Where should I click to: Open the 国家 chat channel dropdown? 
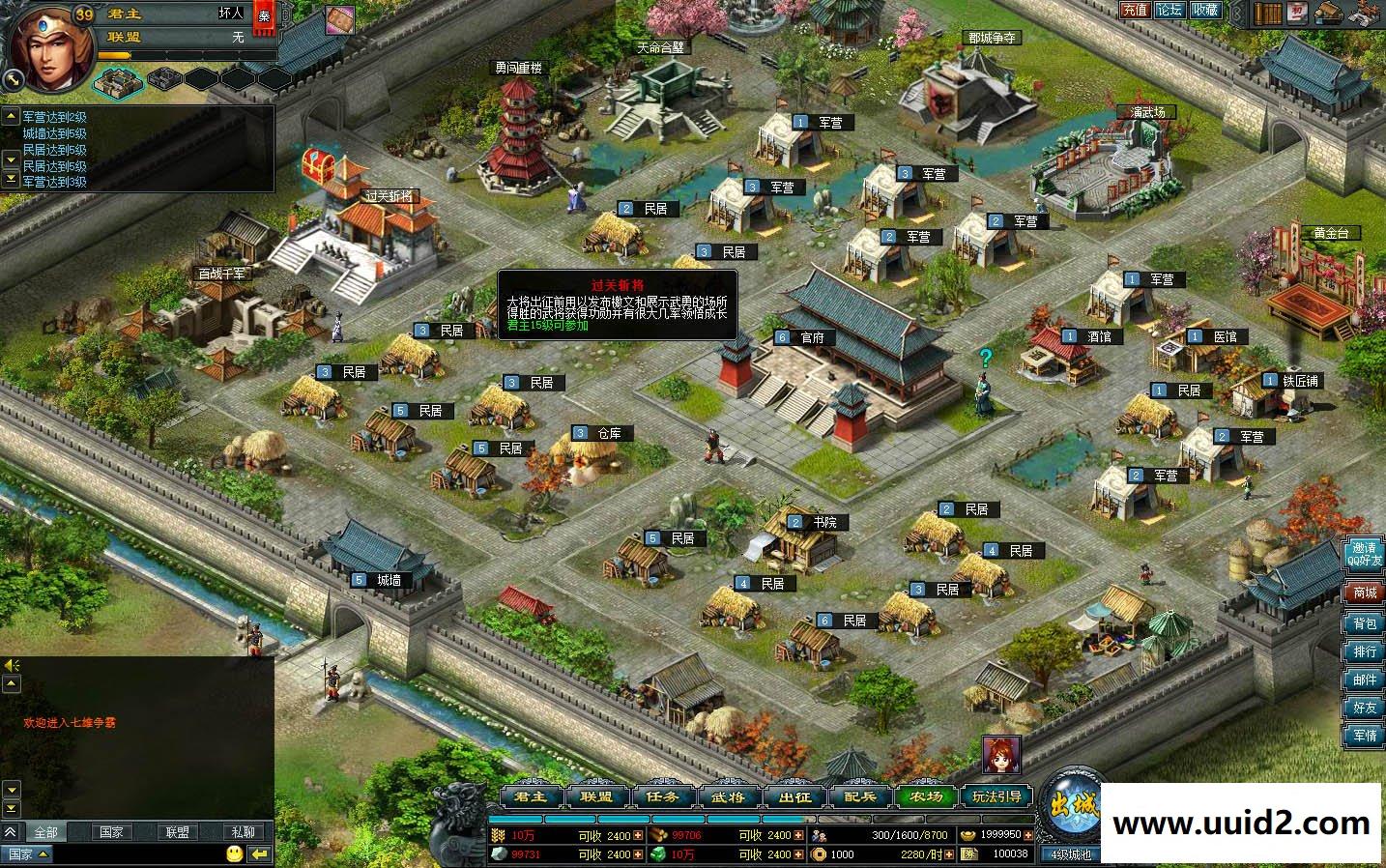pyautogui.click(x=27, y=854)
